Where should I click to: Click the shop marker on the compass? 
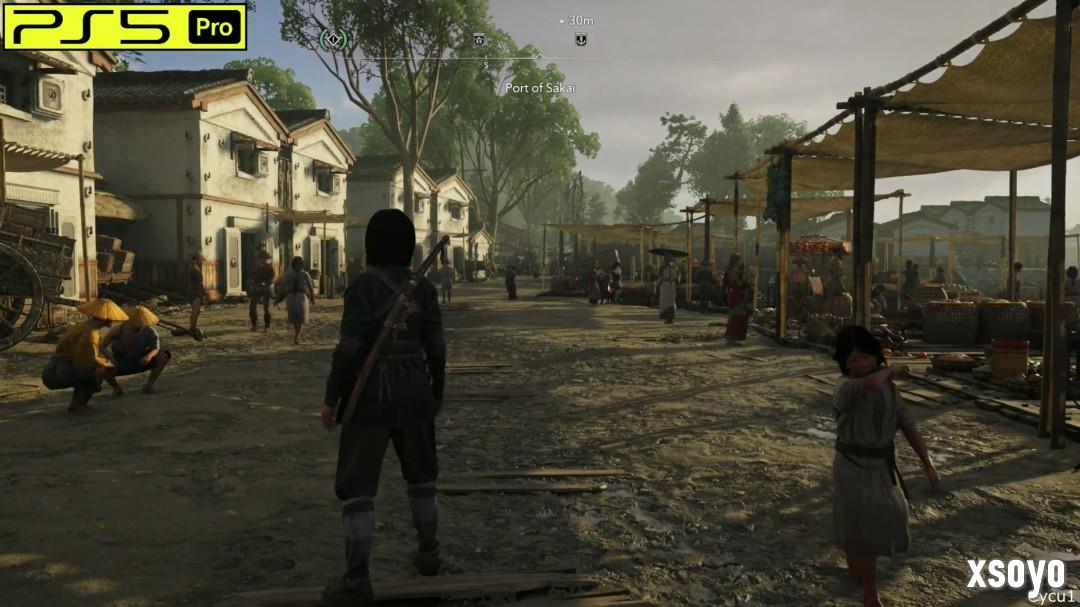coord(479,39)
